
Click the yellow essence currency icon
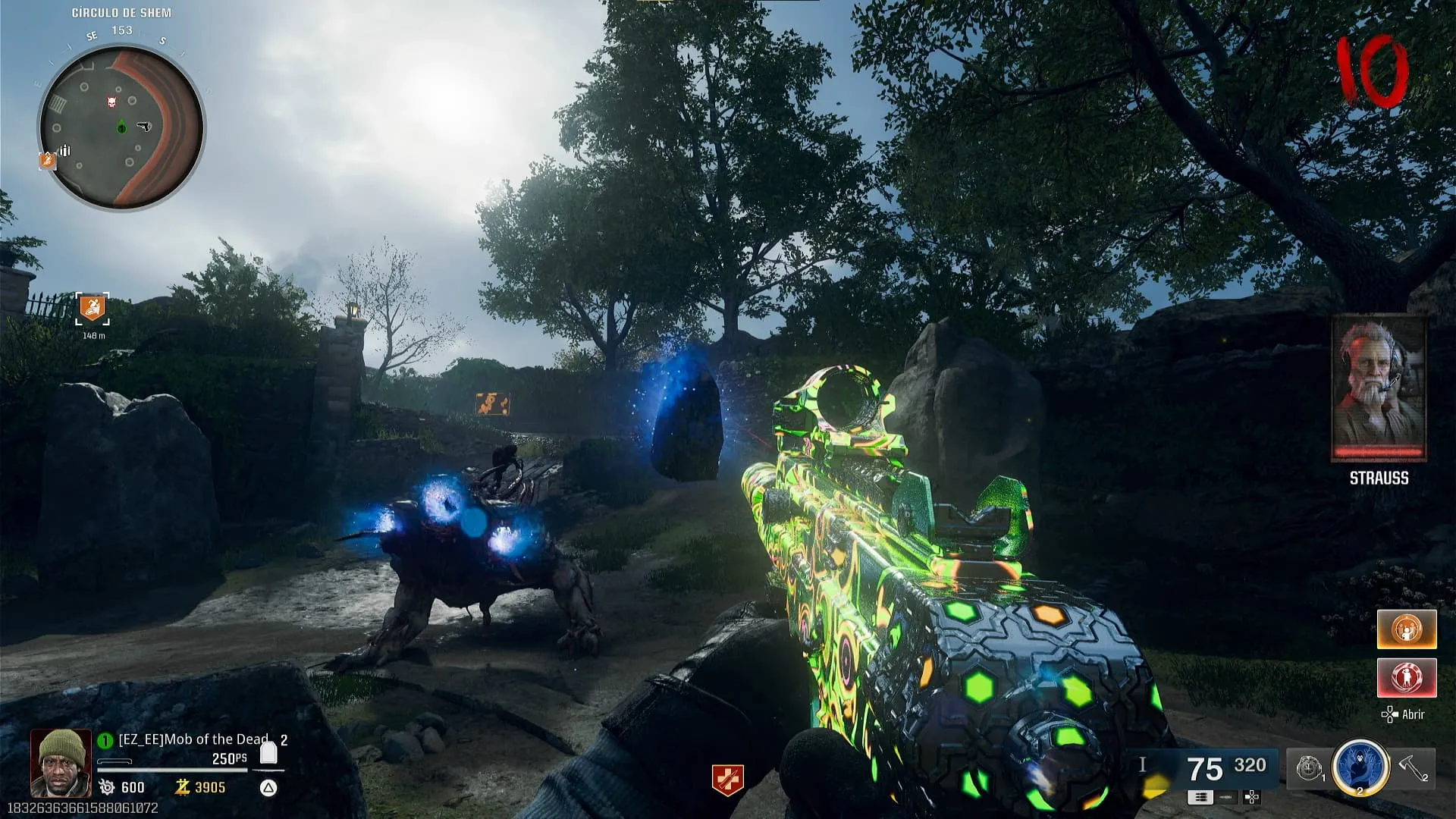coord(182,787)
